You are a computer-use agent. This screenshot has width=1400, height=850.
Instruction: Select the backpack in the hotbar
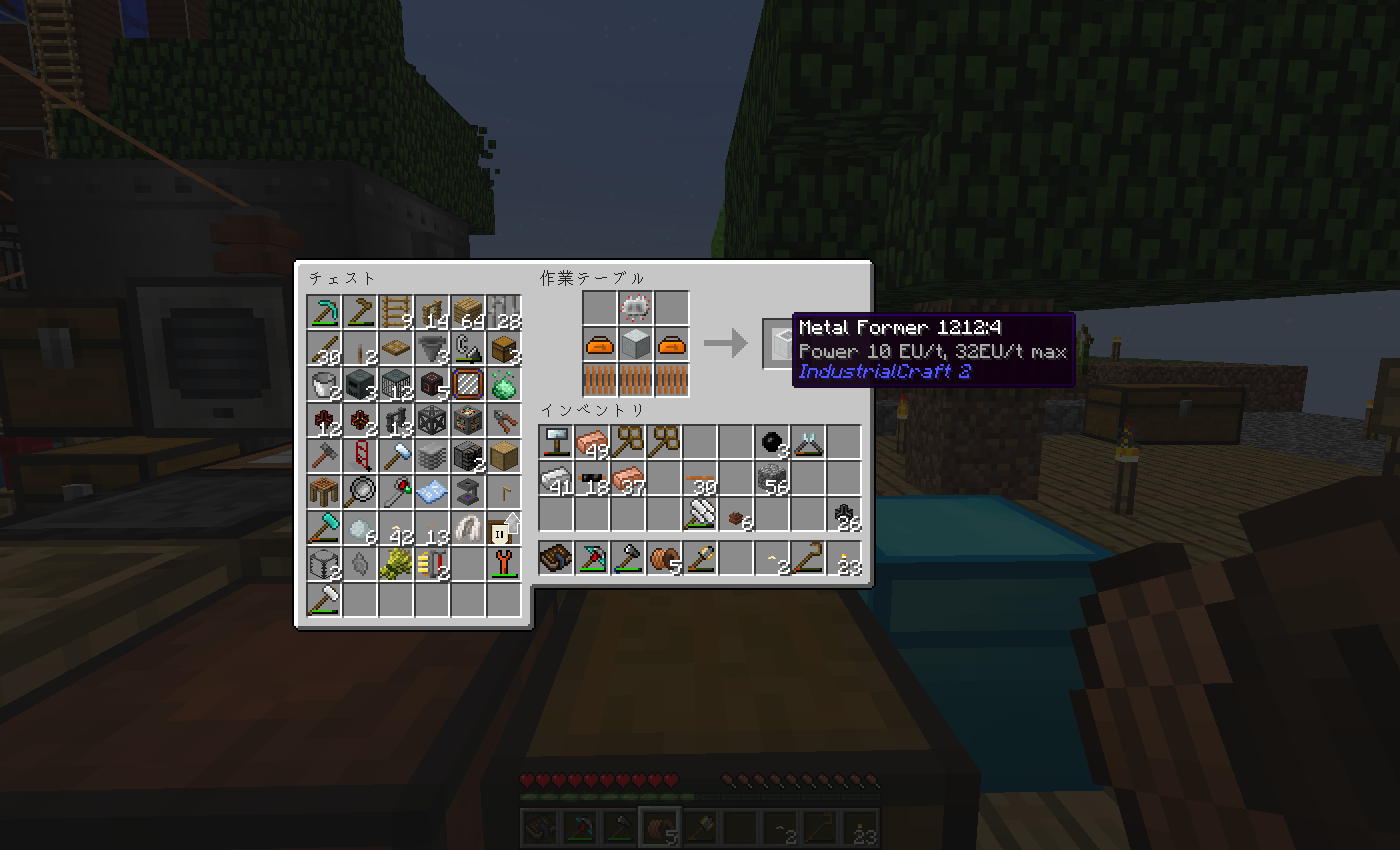tap(556, 558)
